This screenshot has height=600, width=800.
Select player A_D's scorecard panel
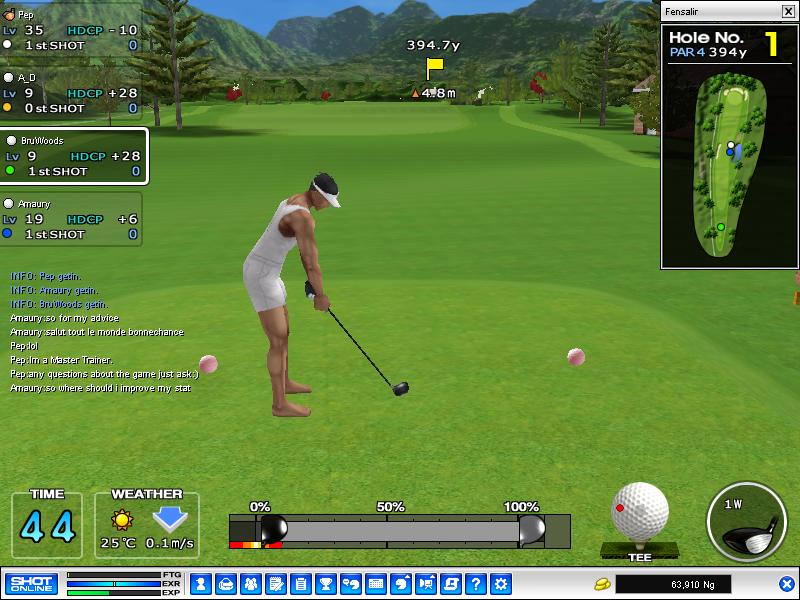(70, 93)
